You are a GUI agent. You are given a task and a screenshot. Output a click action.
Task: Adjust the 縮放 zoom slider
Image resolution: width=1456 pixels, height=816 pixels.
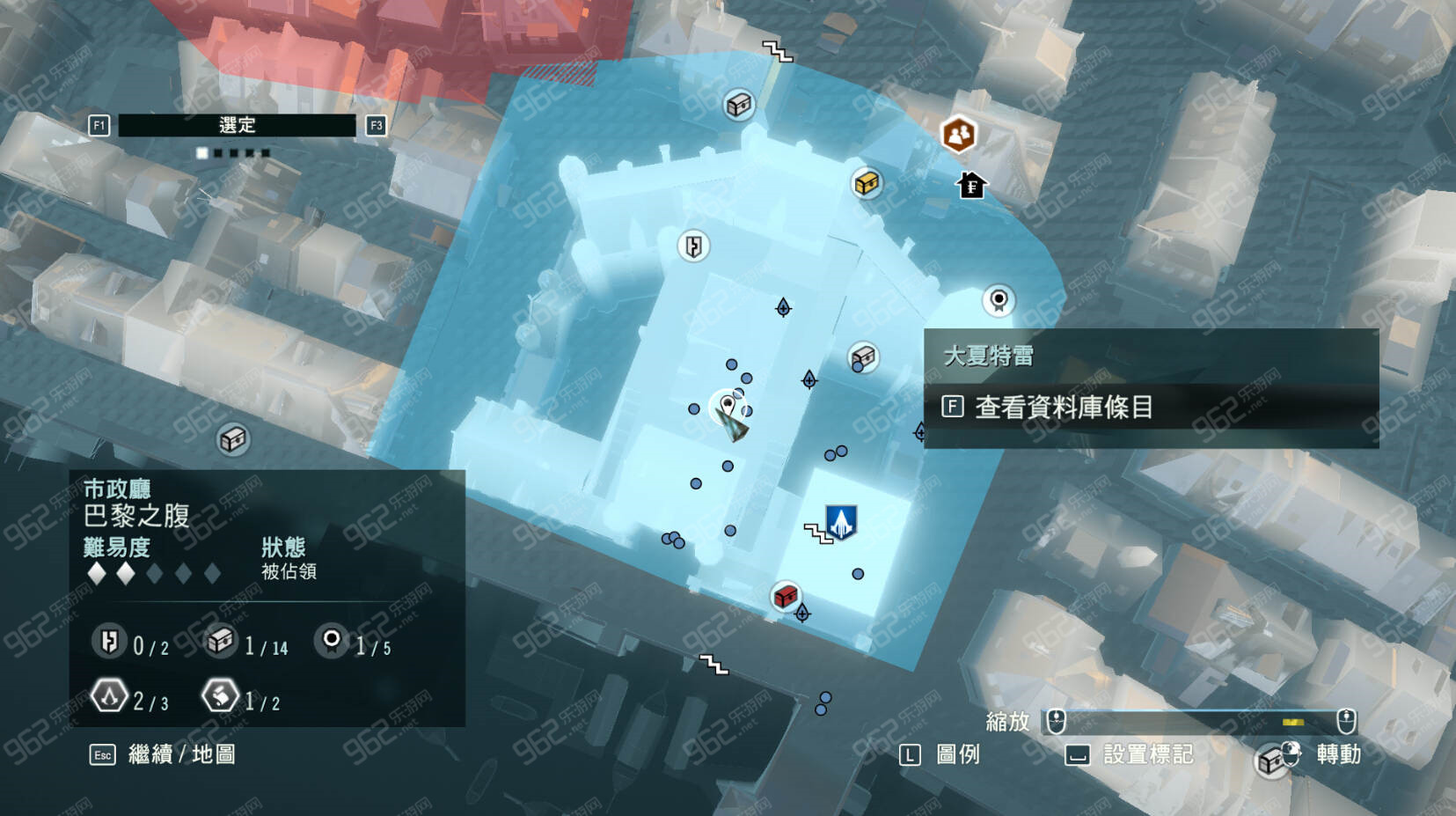click(x=1201, y=722)
